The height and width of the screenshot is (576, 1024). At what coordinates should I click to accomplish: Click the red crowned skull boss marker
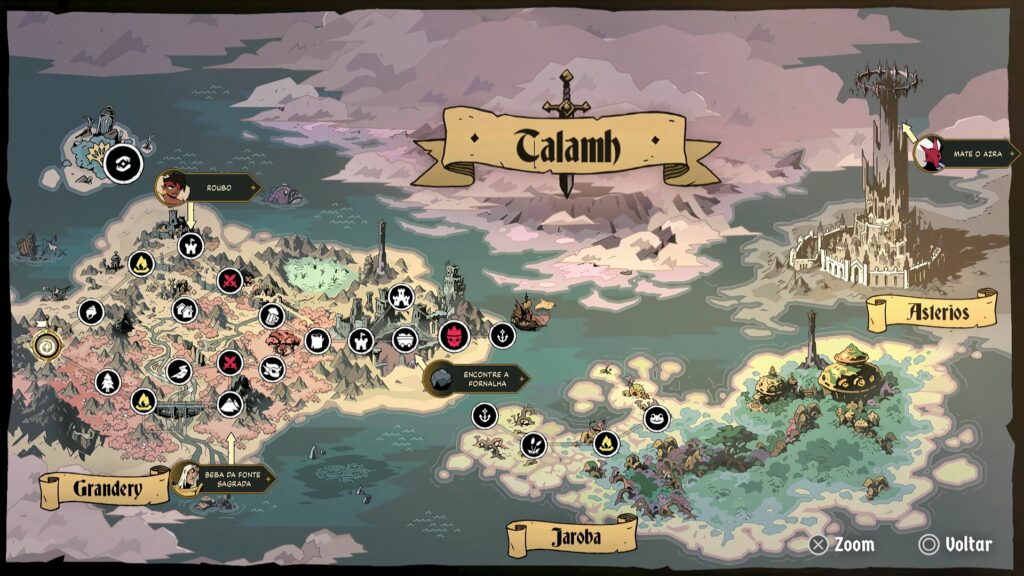click(x=454, y=335)
